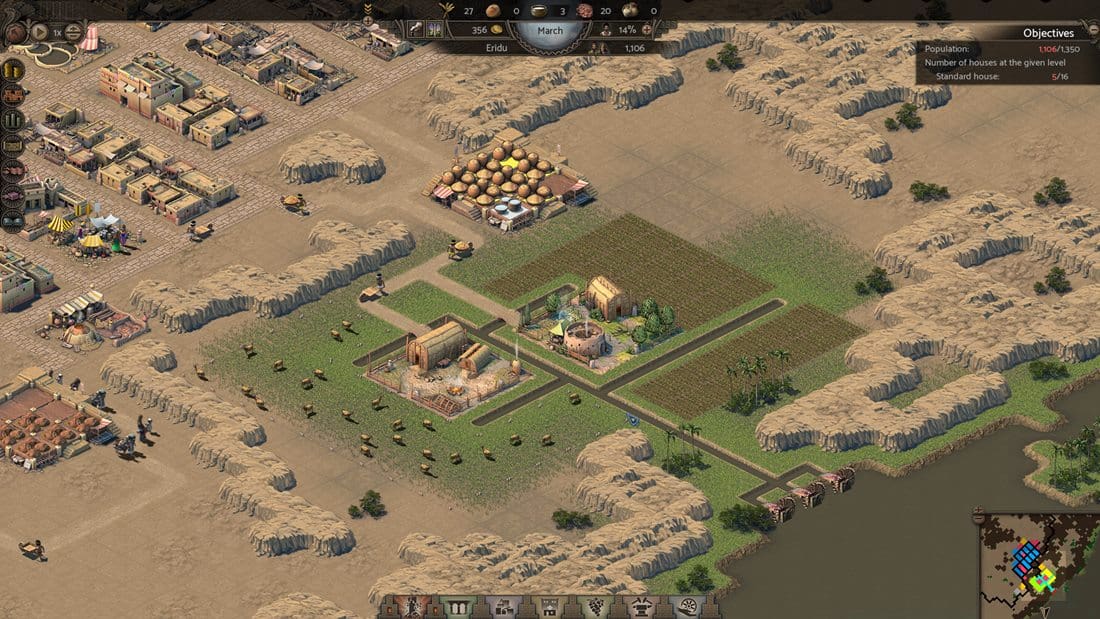Viewport: 1100px width, 619px height.
Task: Select the grapes food production category
Action: coord(595,606)
